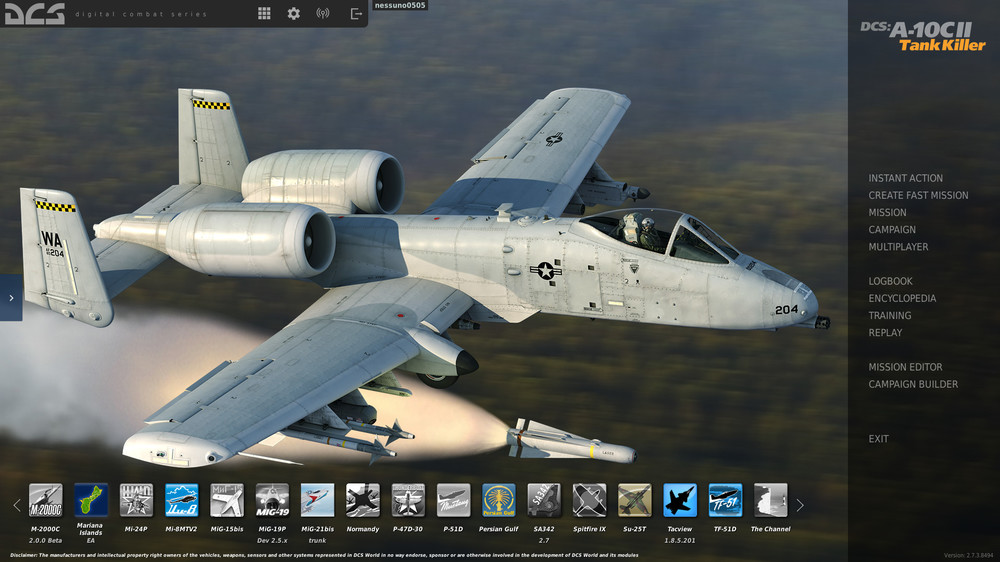Open the pilot Logbook
This screenshot has width=1000, height=562.
[890, 281]
